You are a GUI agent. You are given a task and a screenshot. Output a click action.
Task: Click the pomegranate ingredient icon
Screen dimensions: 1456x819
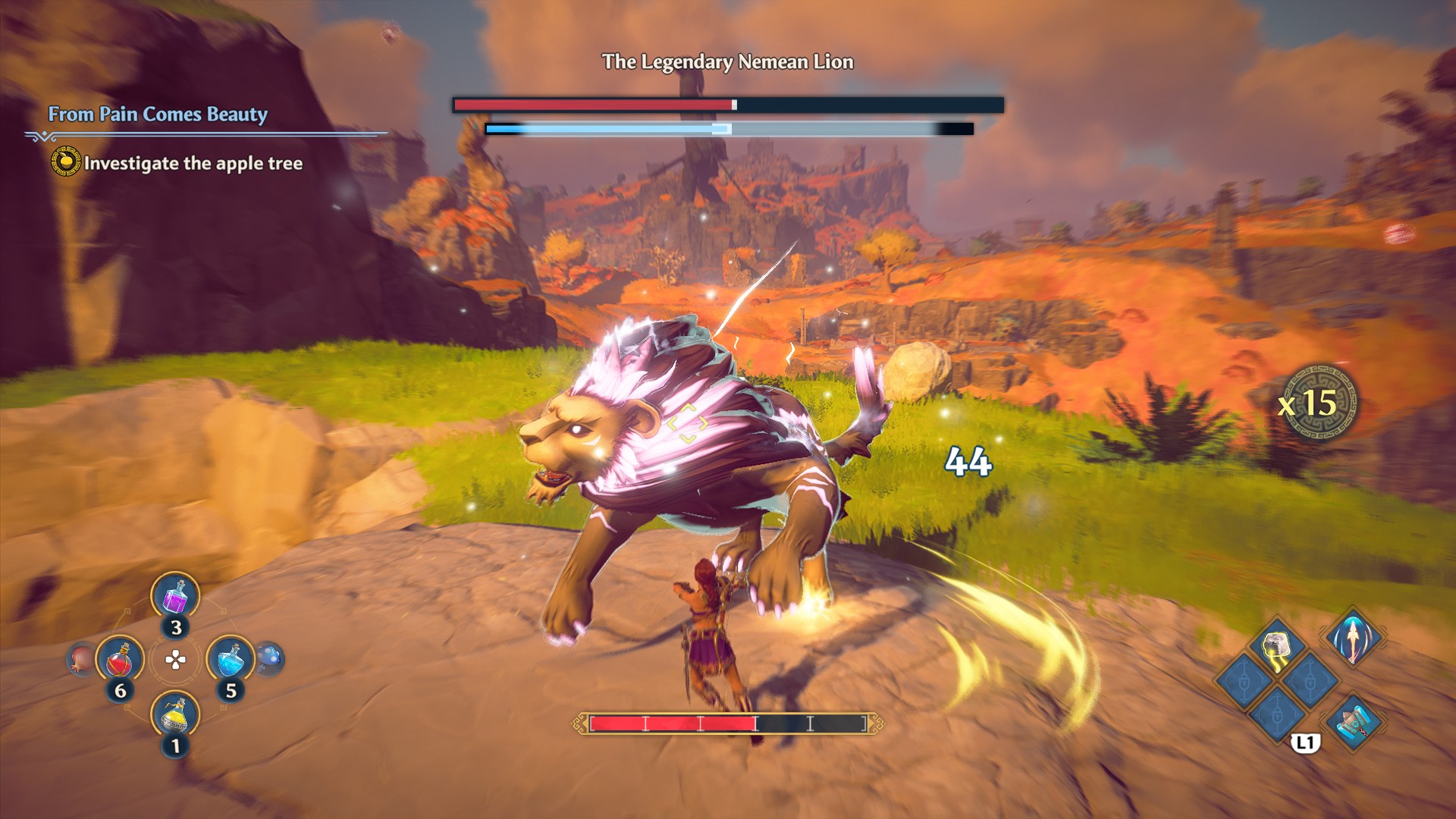pos(80,659)
